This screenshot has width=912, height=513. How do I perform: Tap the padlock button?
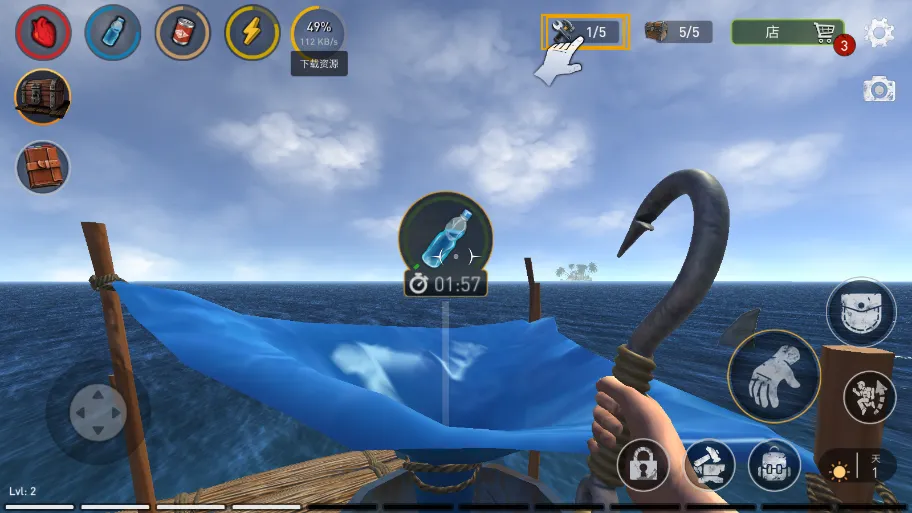tap(643, 466)
